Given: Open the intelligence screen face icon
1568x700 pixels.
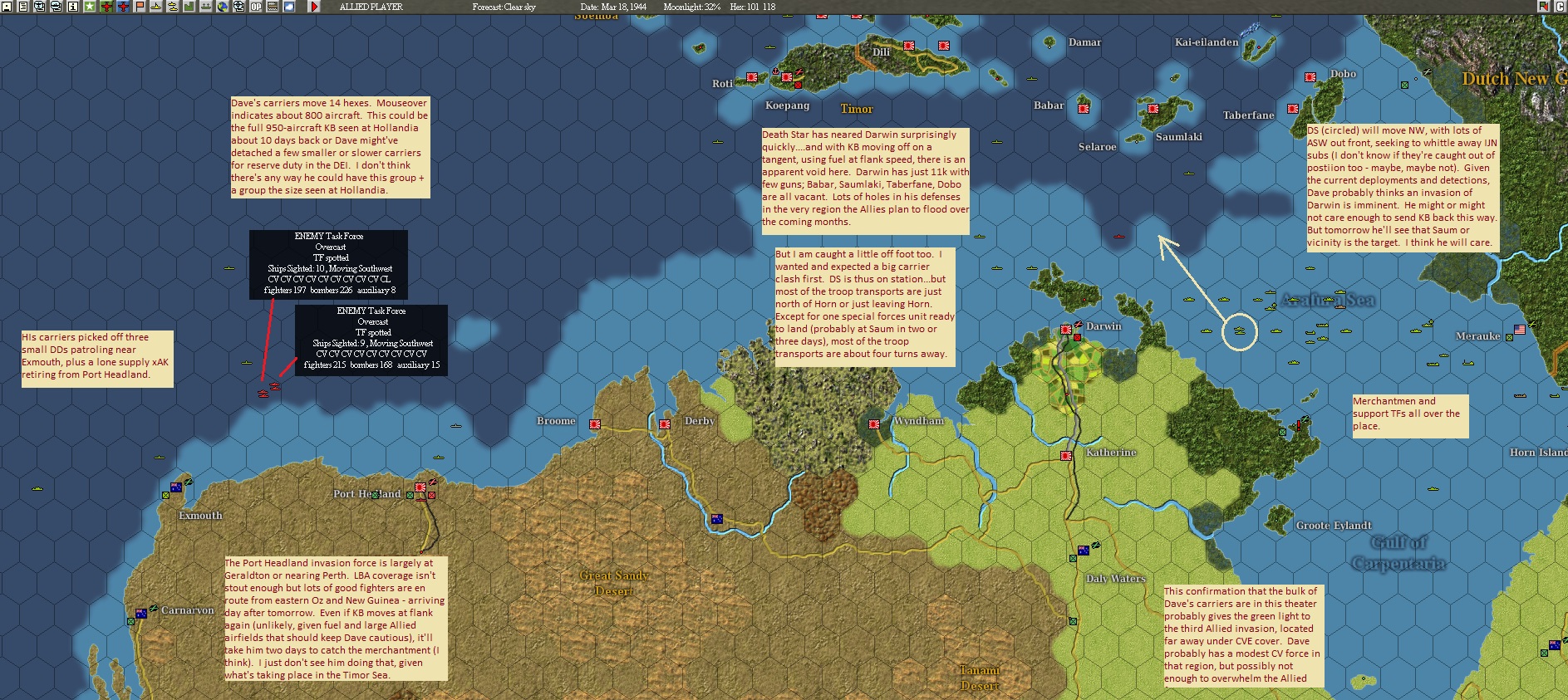Looking at the screenshot, I should pos(40,6).
